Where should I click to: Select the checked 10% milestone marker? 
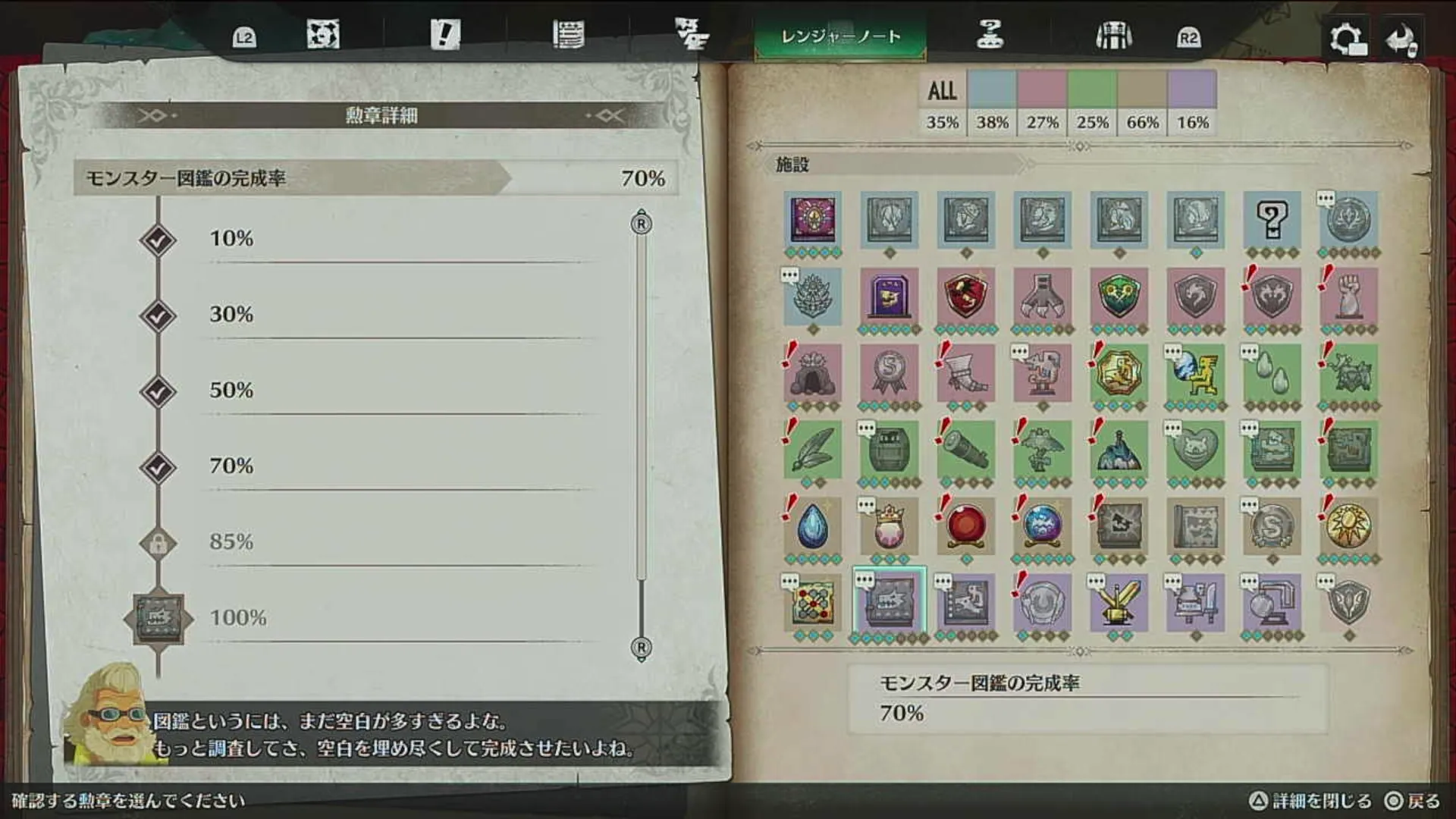pyautogui.click(x=157, y=237)
